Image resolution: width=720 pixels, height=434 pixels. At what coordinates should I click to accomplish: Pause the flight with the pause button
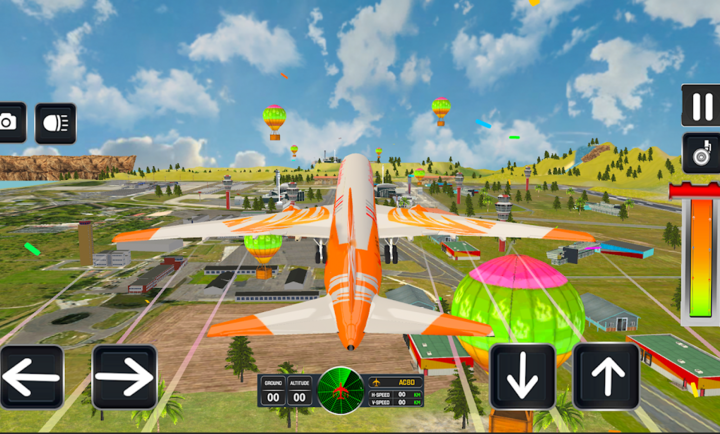click(x=700, y=105)
